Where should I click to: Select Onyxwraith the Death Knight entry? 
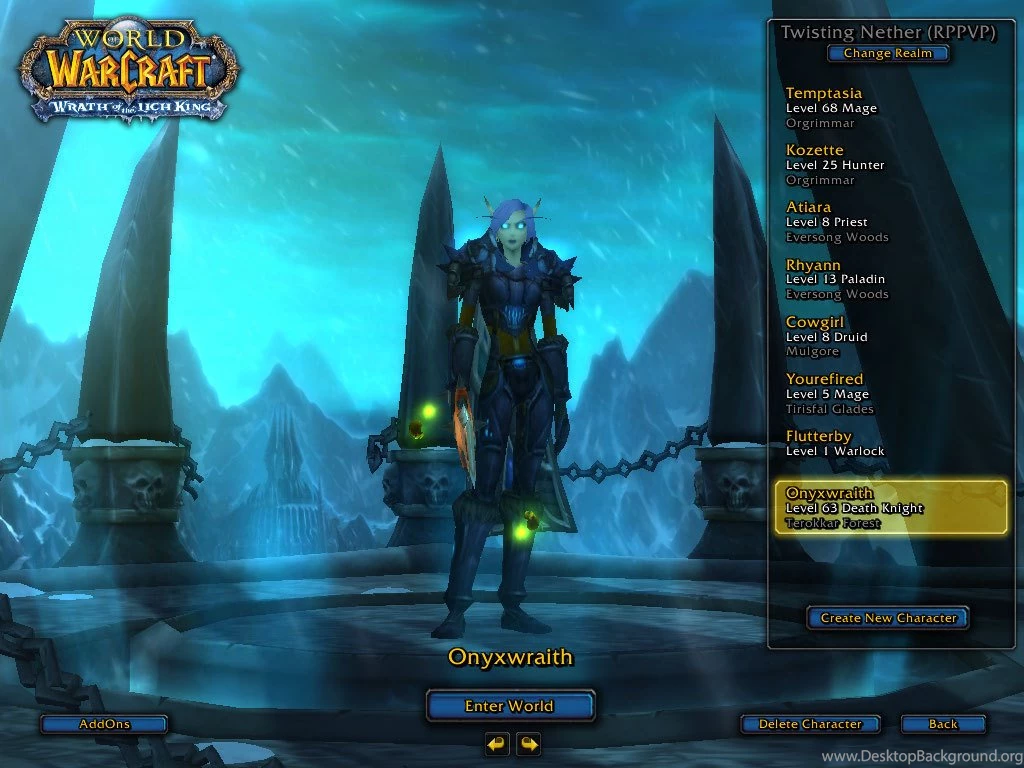pyautogui.click(x=890, y=508)
